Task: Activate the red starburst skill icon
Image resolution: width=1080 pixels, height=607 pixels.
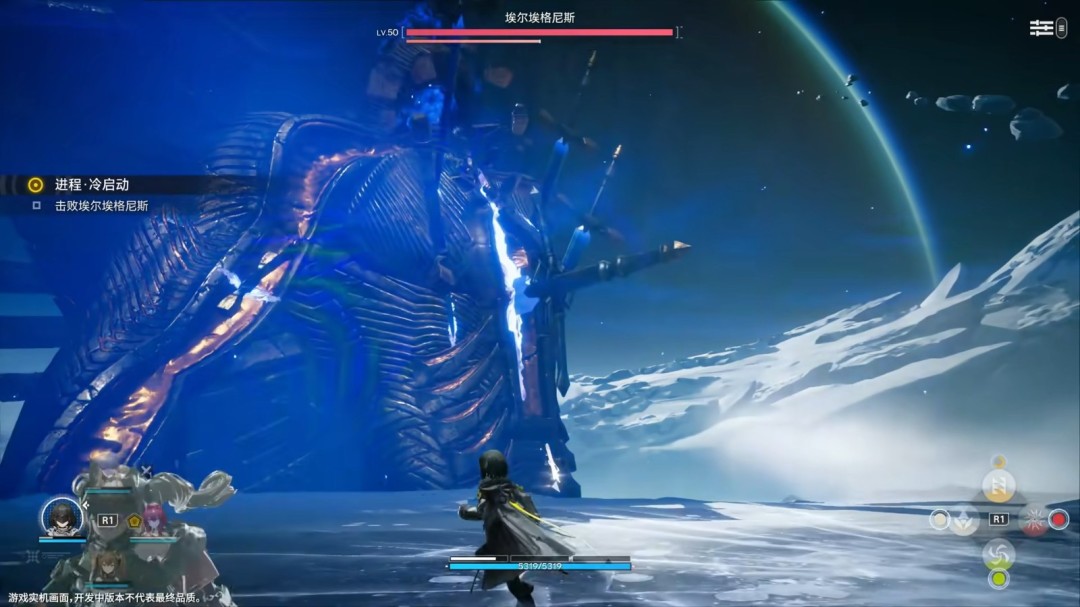Action: pos(1034,520)
